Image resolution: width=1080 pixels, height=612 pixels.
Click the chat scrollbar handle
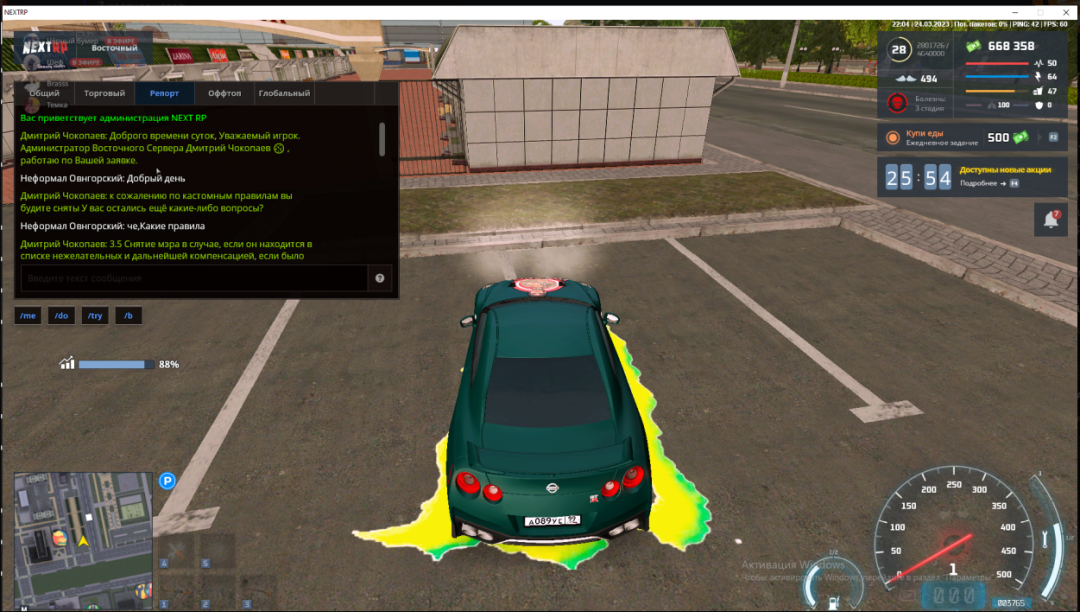(381, 138)
